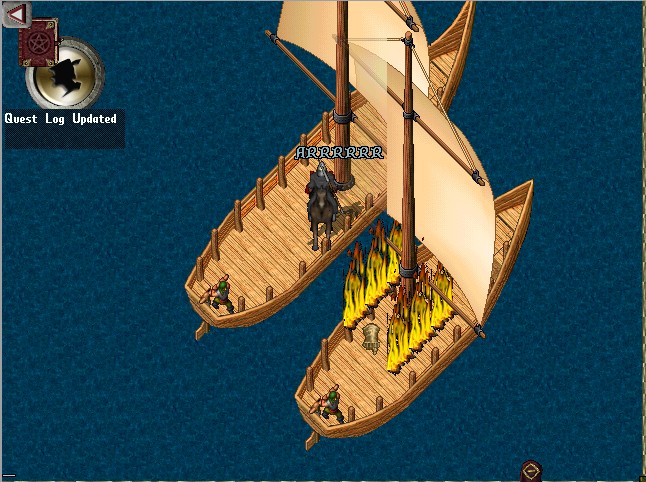Click the red triangle back arrow button
Screen dimensions: 646x482
(17, 14)
